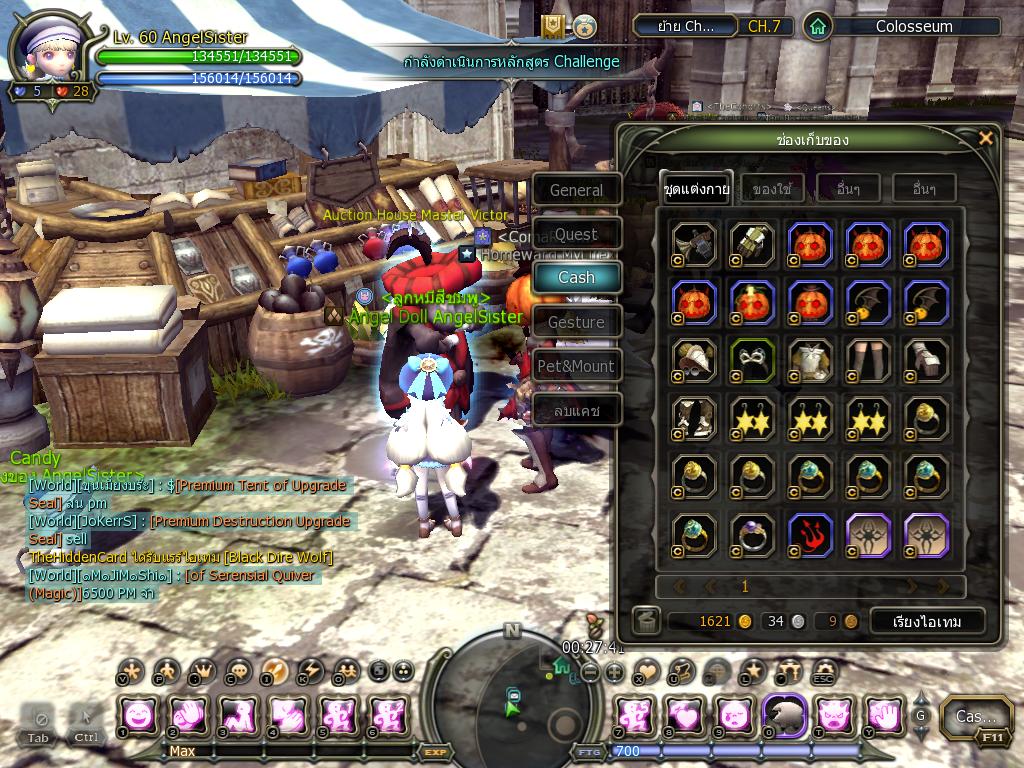
Task: Open the channel CH.7 selector
Action: pos(765,27)
